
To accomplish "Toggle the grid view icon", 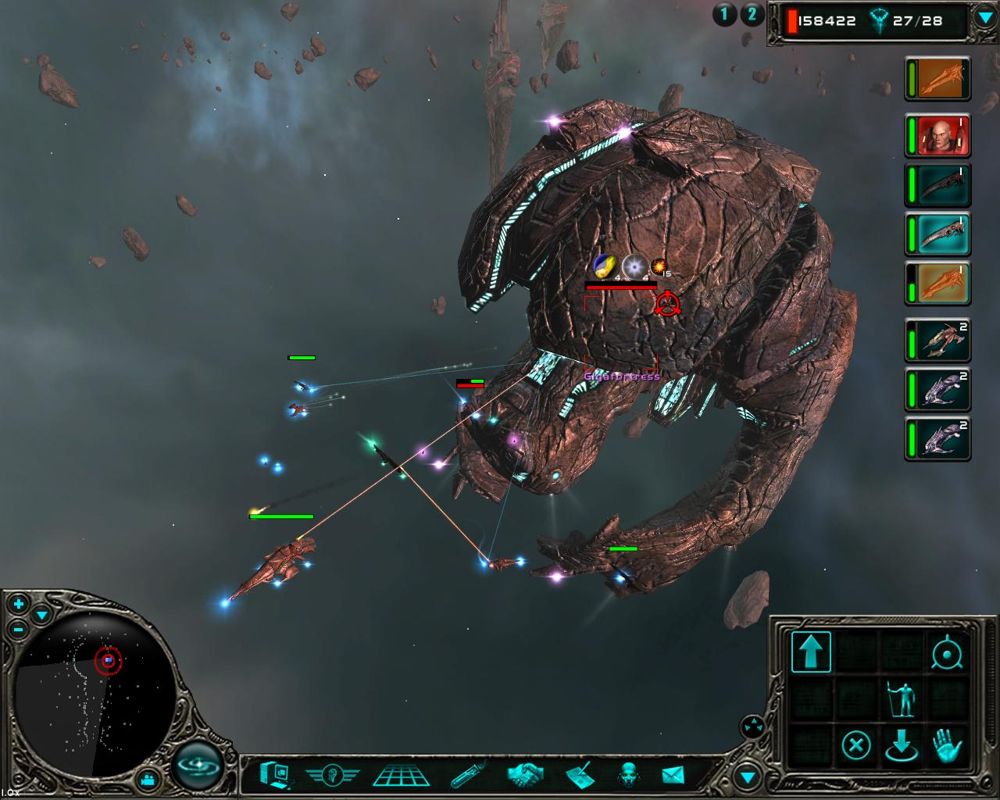I will 401,774.
